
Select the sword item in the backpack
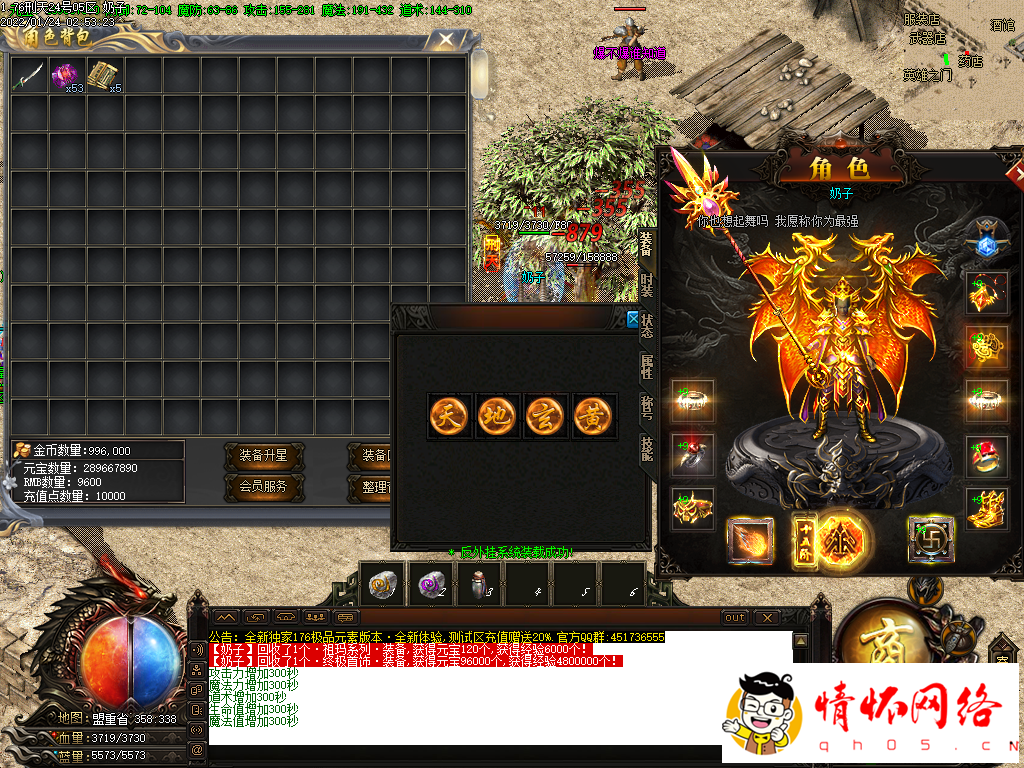click(28, 76)
